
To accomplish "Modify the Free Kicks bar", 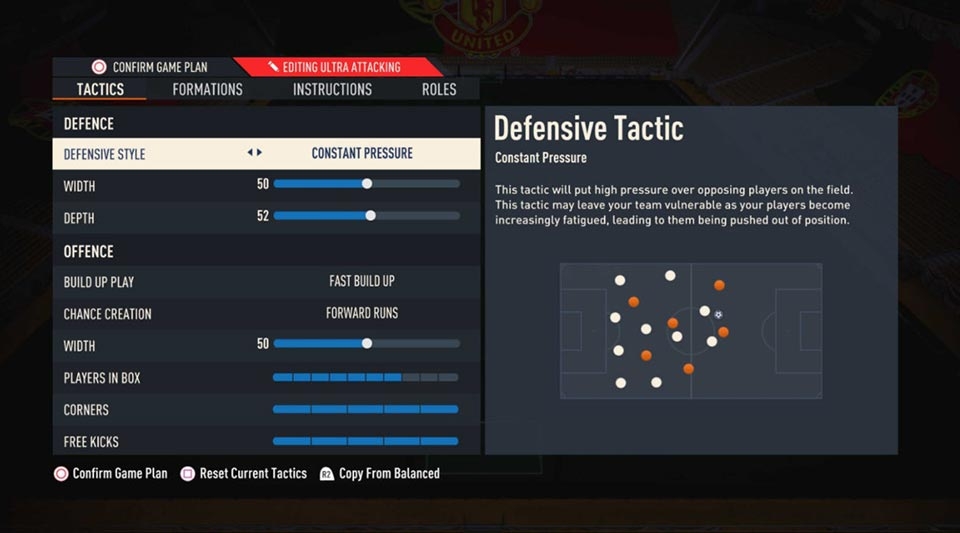I will point(365,441).
